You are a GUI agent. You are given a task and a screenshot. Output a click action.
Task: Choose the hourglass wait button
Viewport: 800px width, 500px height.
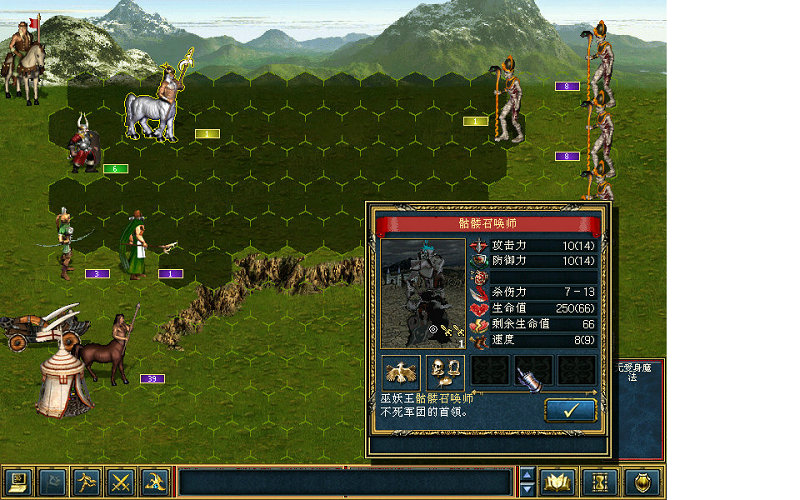(x=599, y=483)
